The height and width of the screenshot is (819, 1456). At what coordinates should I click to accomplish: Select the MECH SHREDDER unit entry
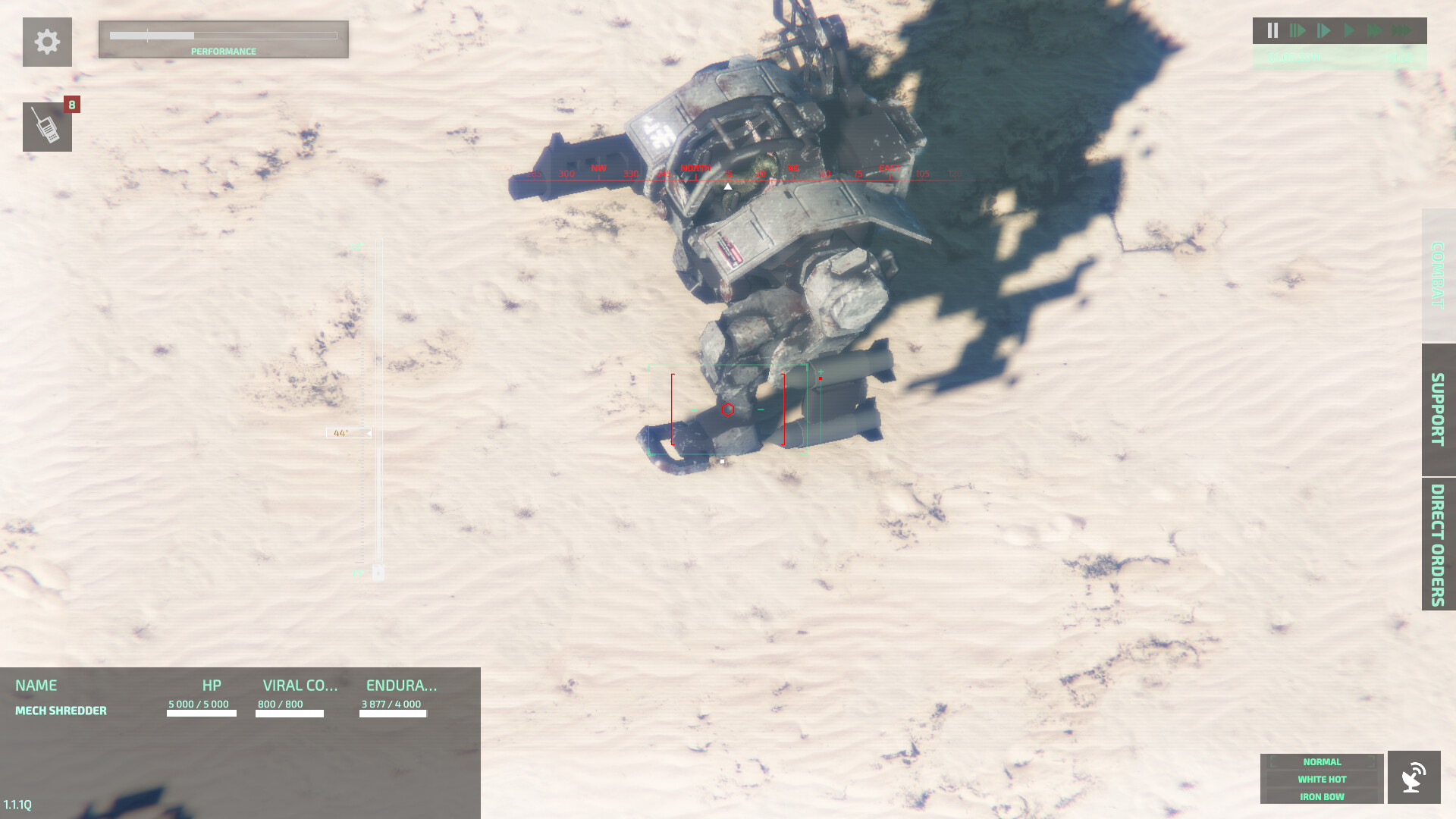[x=61, y=711]
